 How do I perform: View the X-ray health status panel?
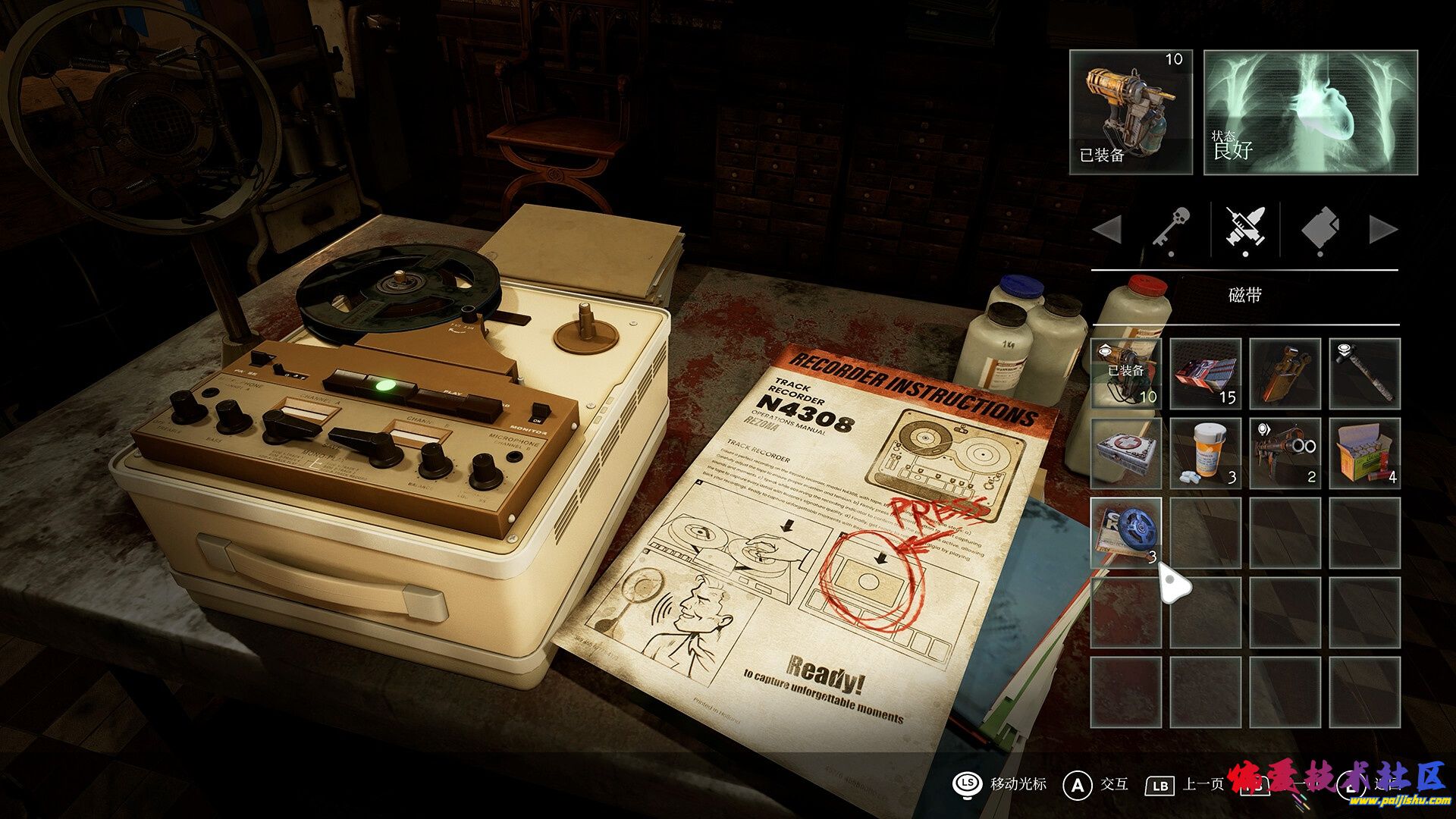1310,112
